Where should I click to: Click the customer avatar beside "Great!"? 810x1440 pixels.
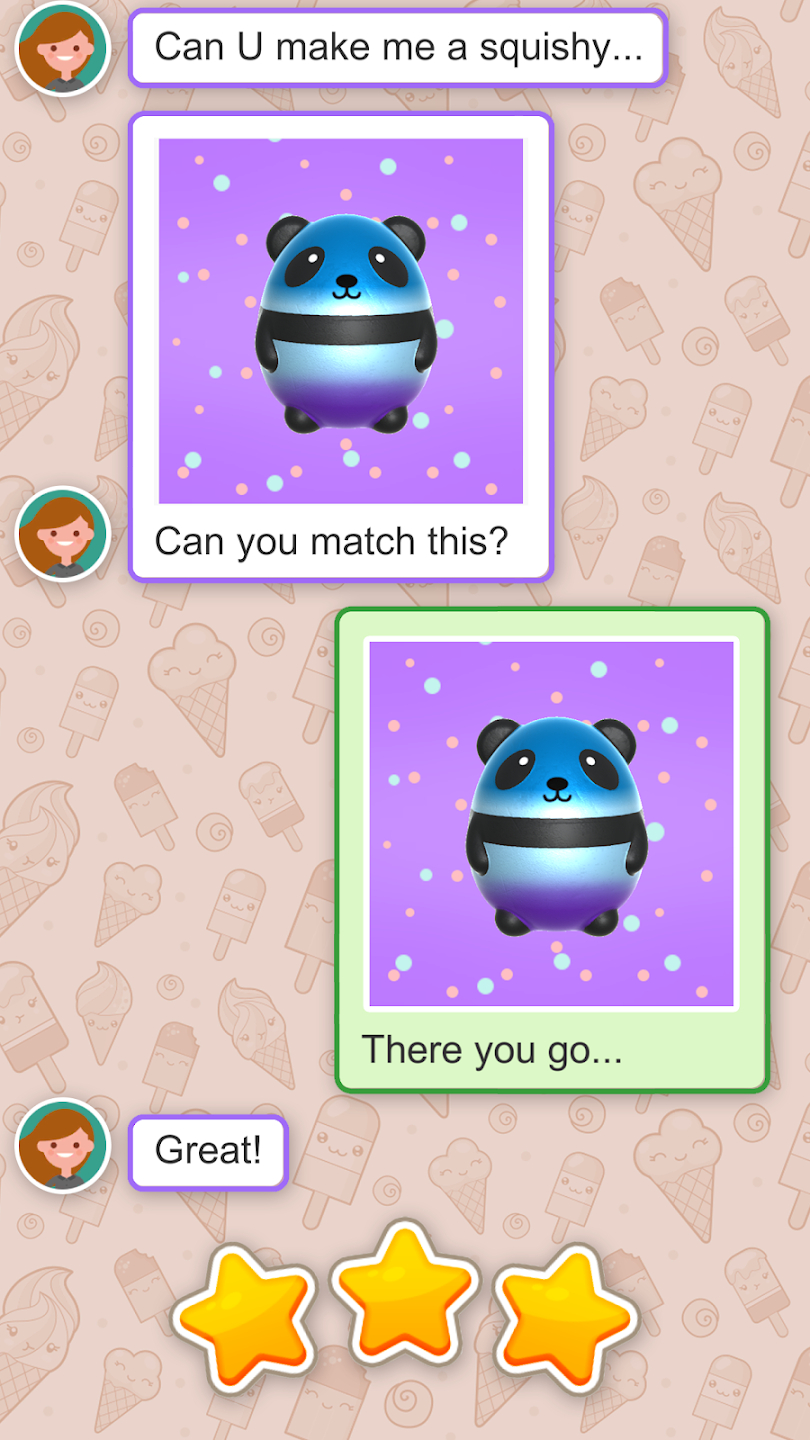point(63,1145)
